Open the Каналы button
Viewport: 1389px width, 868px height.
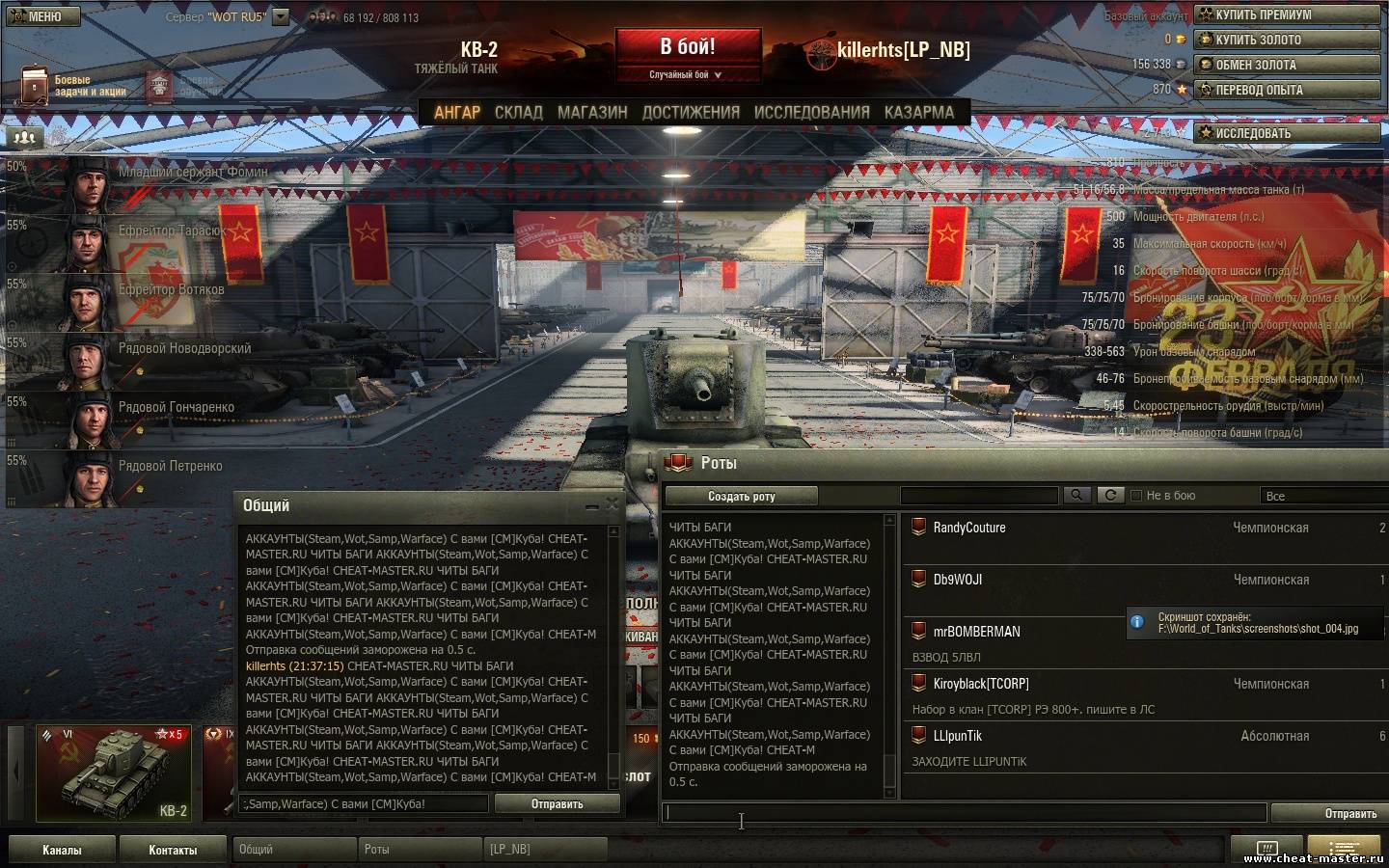tap(62, 850)
